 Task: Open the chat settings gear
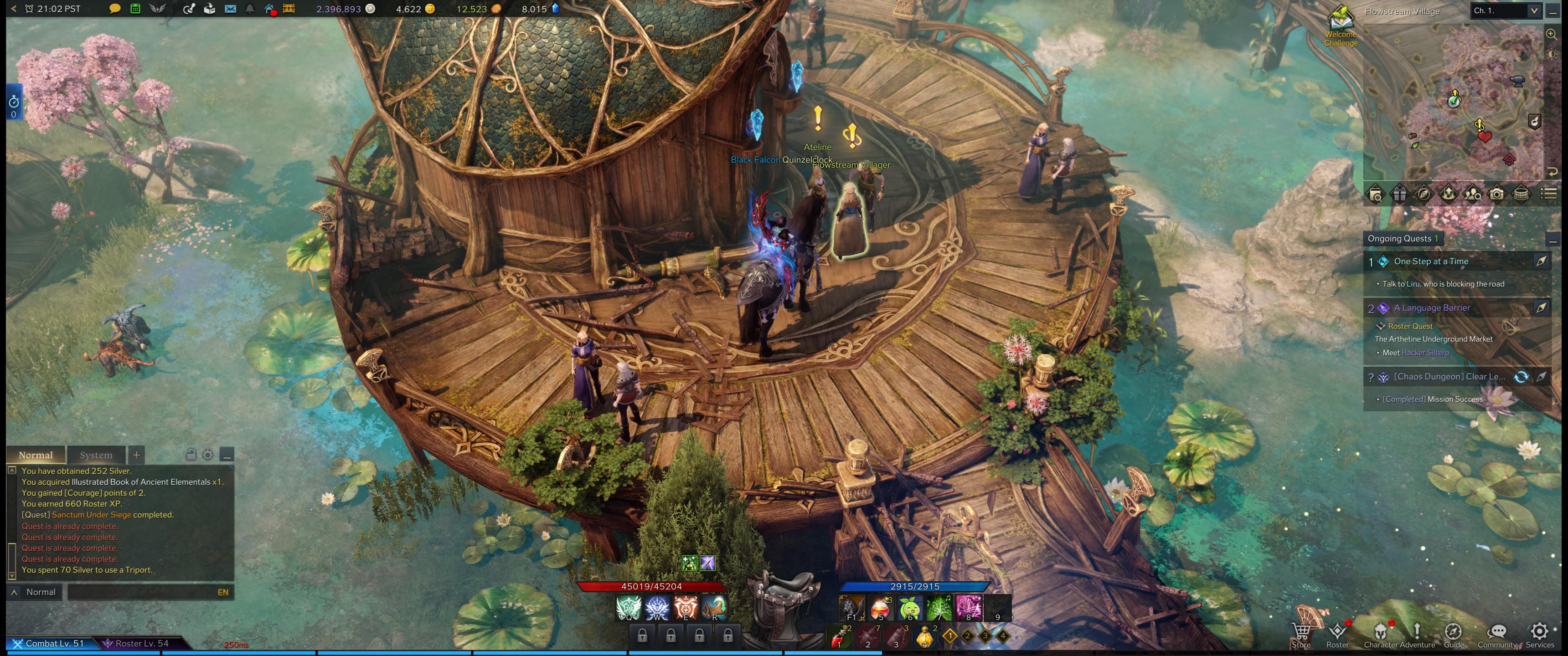[x=207, y=455]
